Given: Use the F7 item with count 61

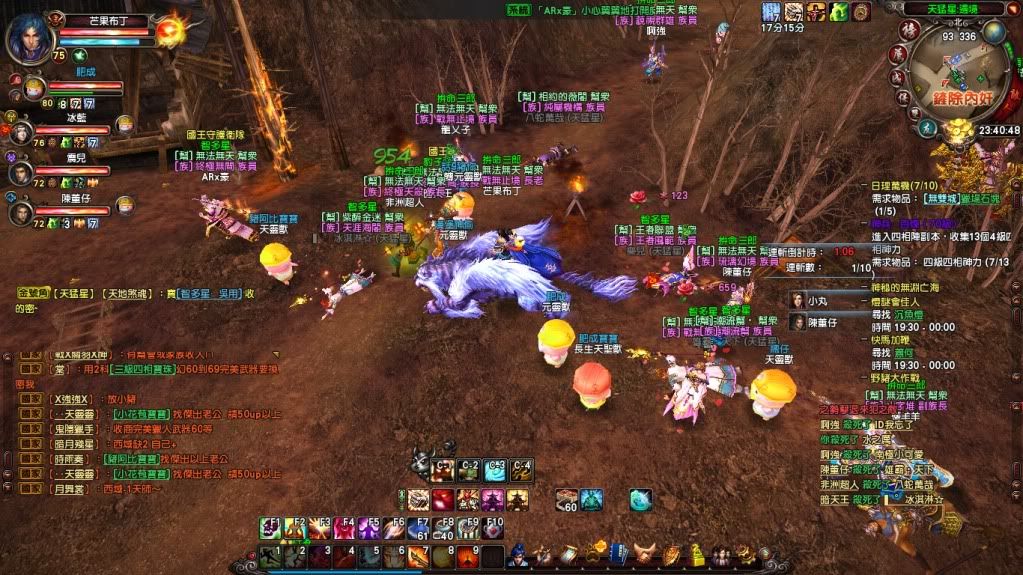Looking at the screenshot, I should [x=419, y=527].
